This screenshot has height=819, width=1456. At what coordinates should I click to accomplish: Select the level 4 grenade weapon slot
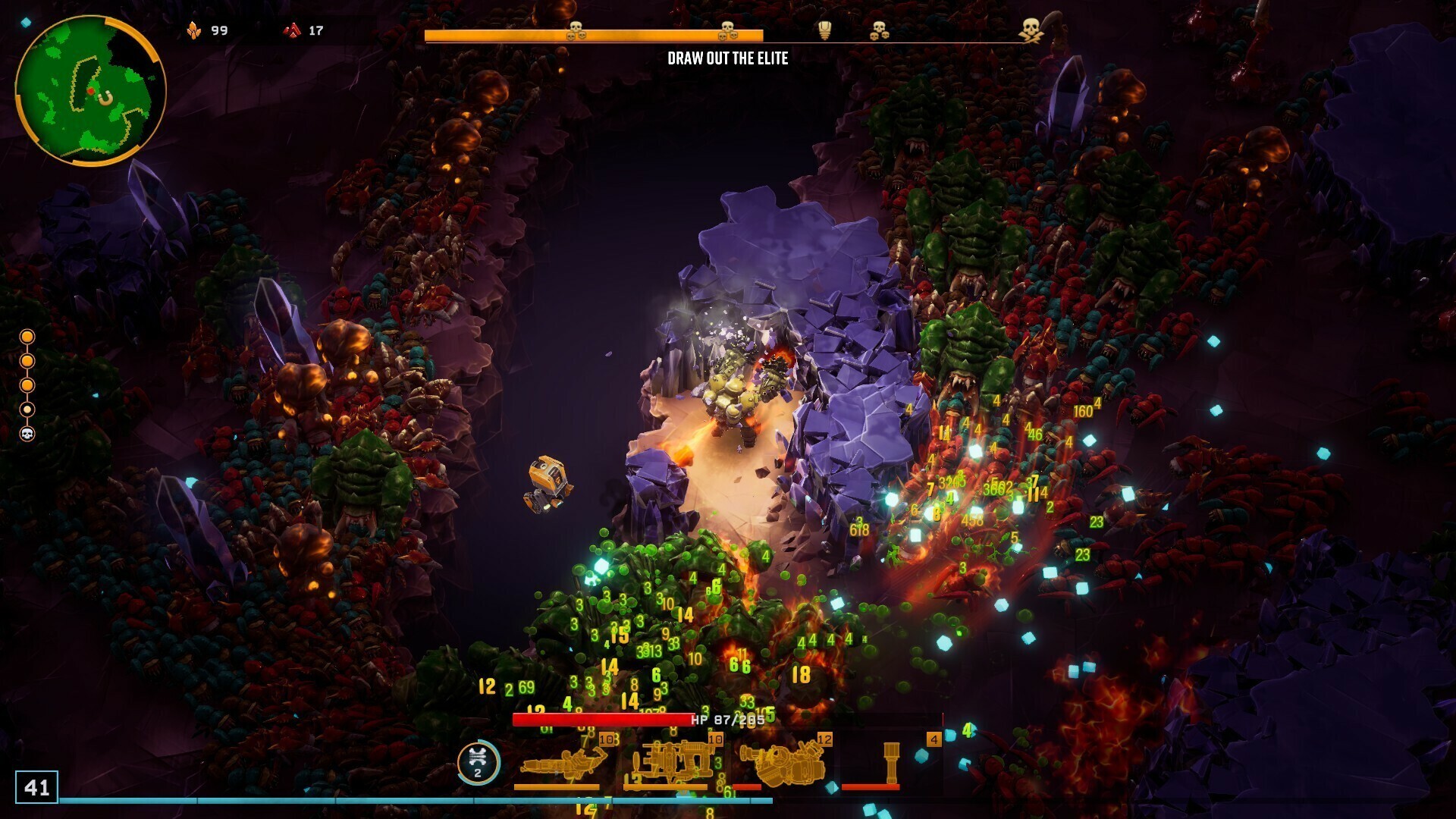click(891, 763)
